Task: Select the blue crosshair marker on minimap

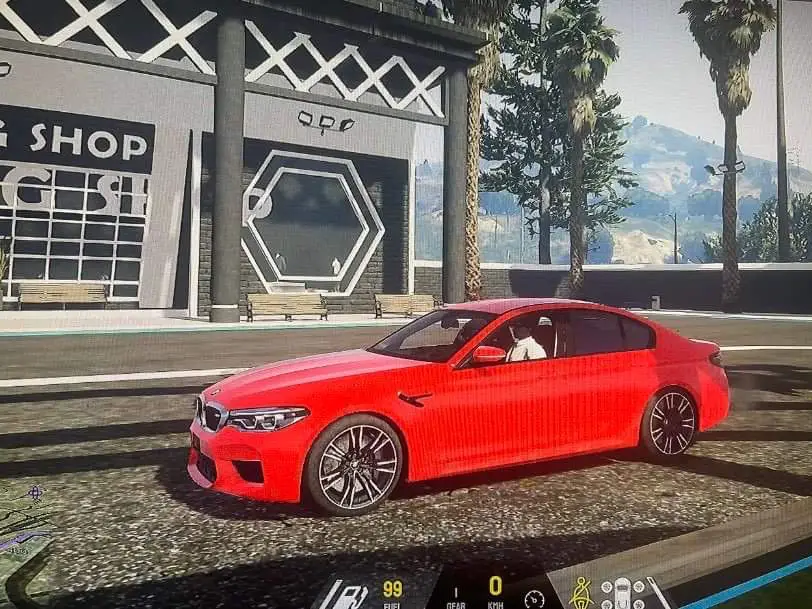Action: [x=35, y=492]
